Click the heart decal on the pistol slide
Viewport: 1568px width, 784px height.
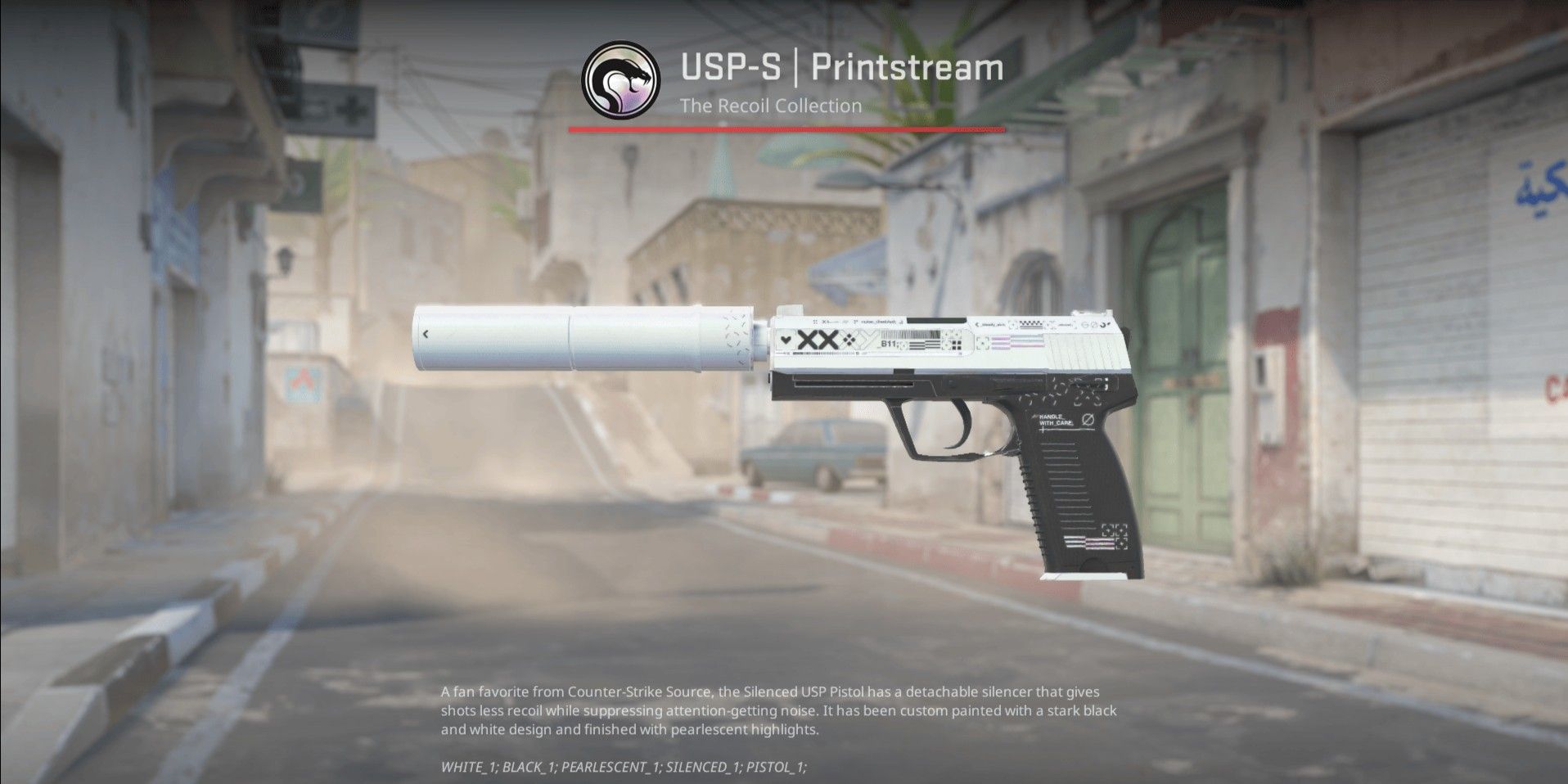786,339
